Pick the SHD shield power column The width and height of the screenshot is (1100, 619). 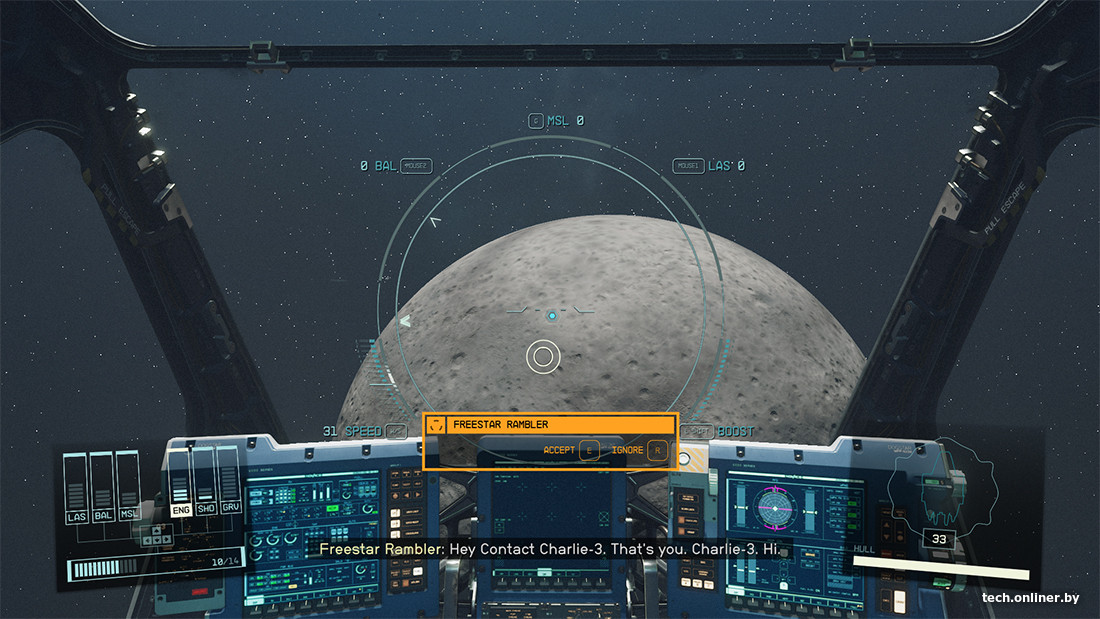206,485
